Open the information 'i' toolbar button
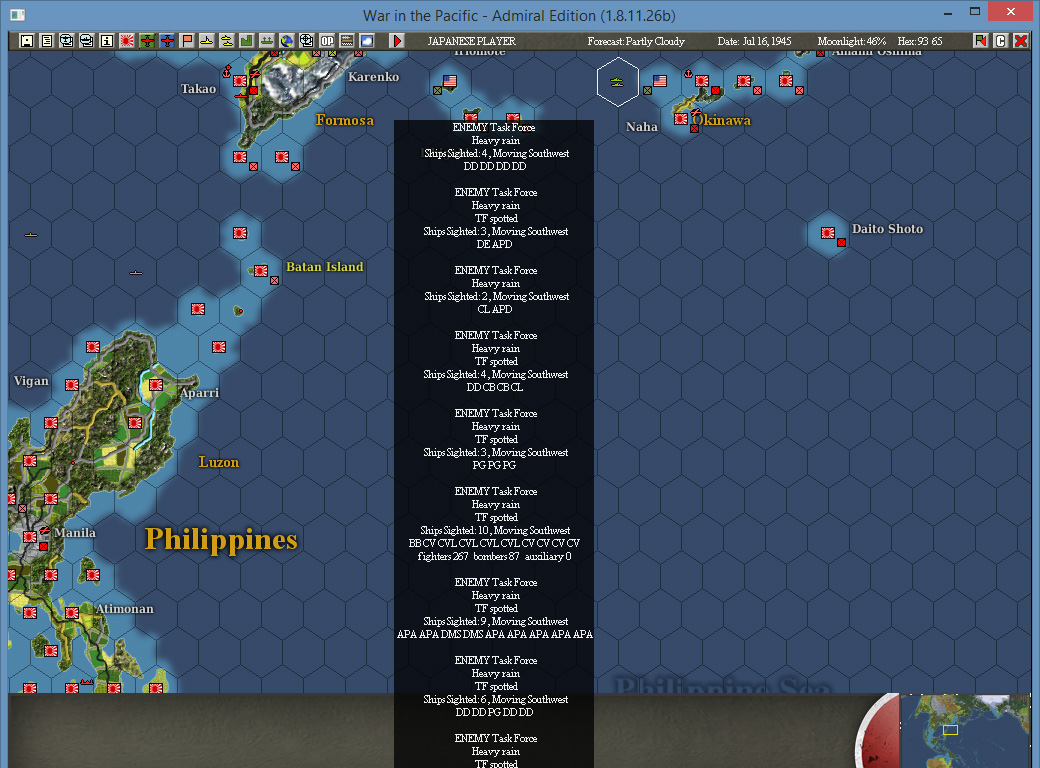The image size is (1040, 768). [106, 41]
